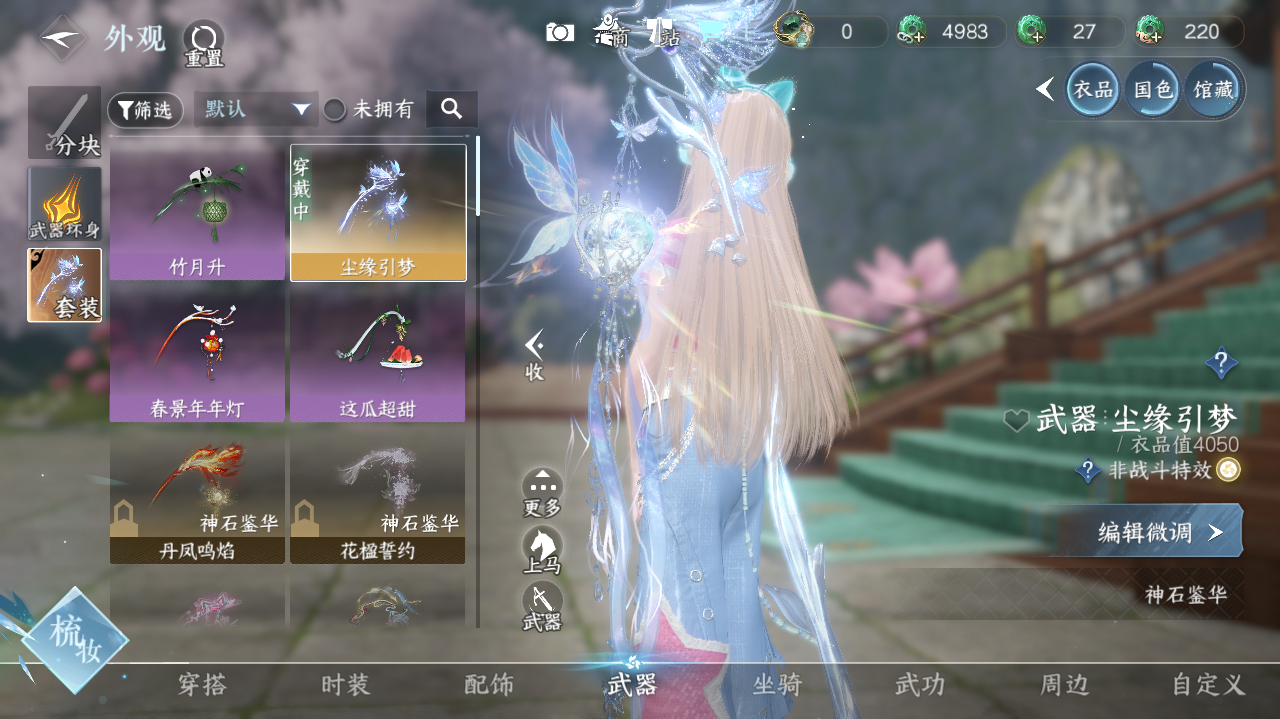Select the 这瓜超甜 weapon skin
The image size is (1280, 719).
pos(377,354)
